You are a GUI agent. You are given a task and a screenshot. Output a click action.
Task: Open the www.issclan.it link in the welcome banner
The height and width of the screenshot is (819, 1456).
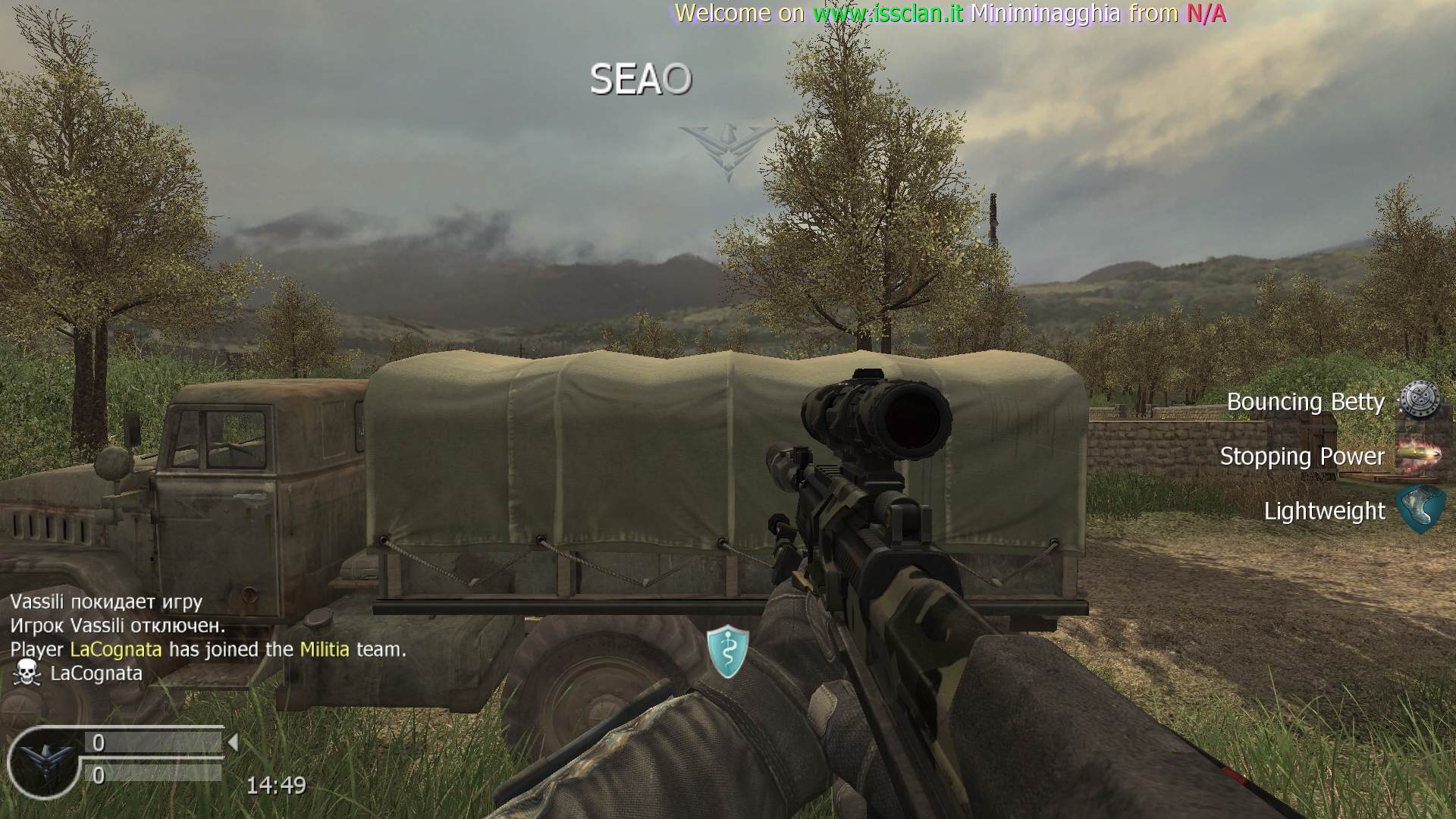[x=888, y=13]
